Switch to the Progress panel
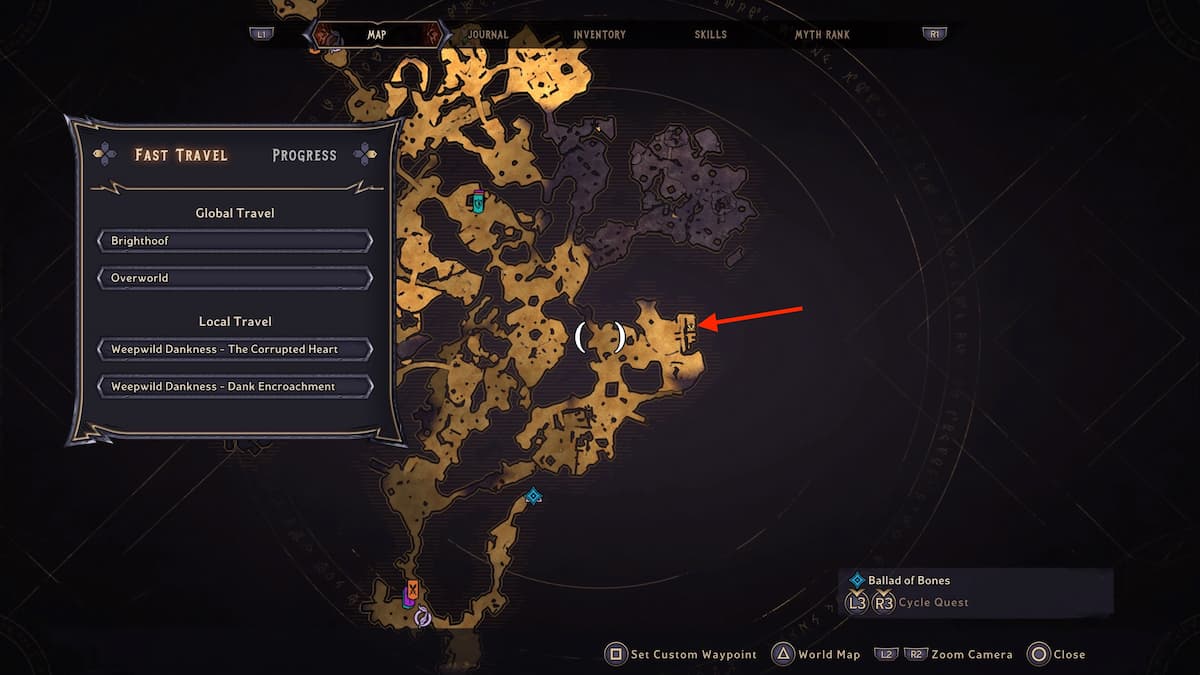 point(304,155)
